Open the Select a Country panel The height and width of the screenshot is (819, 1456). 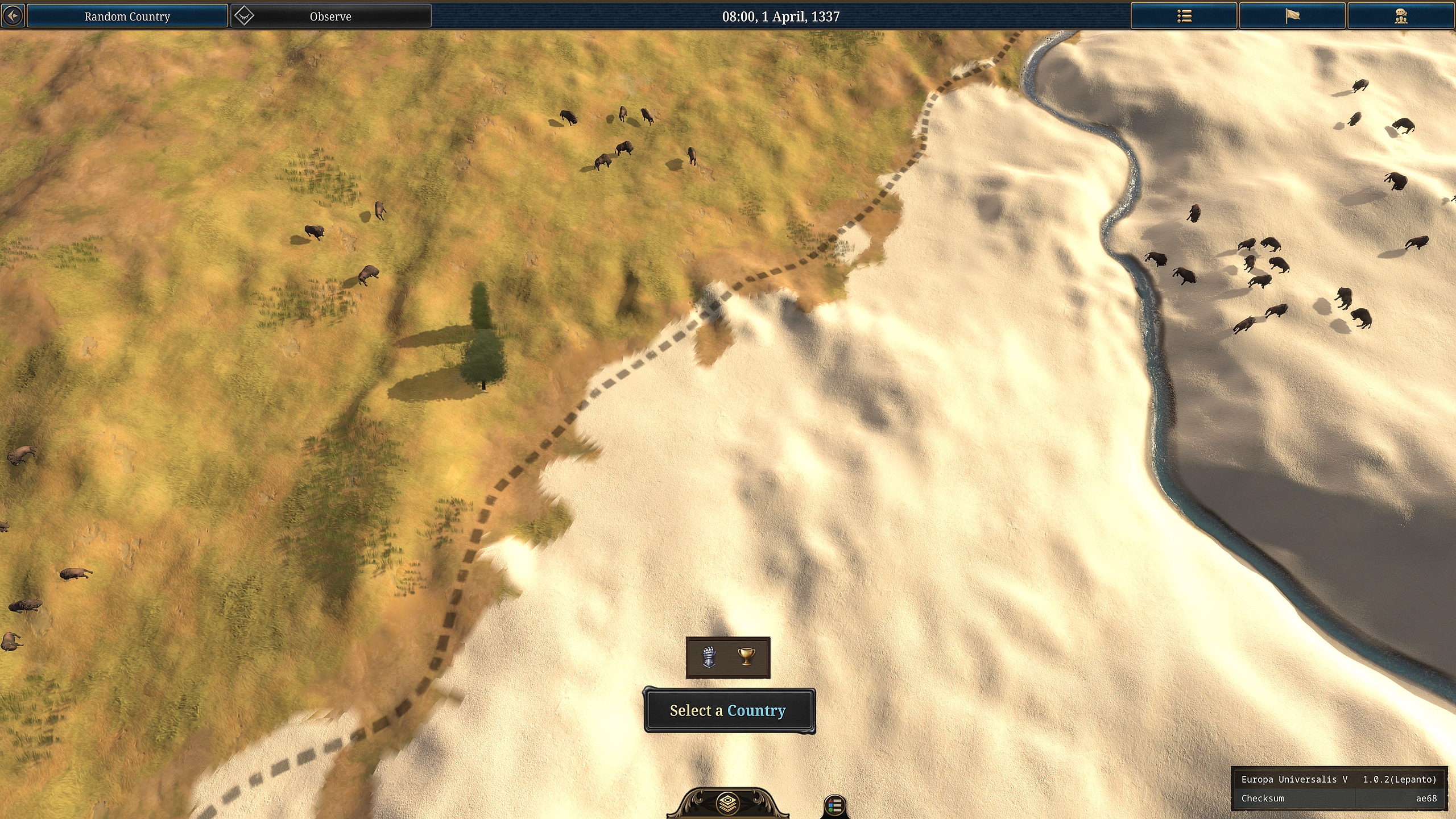[x=730, y=710]
